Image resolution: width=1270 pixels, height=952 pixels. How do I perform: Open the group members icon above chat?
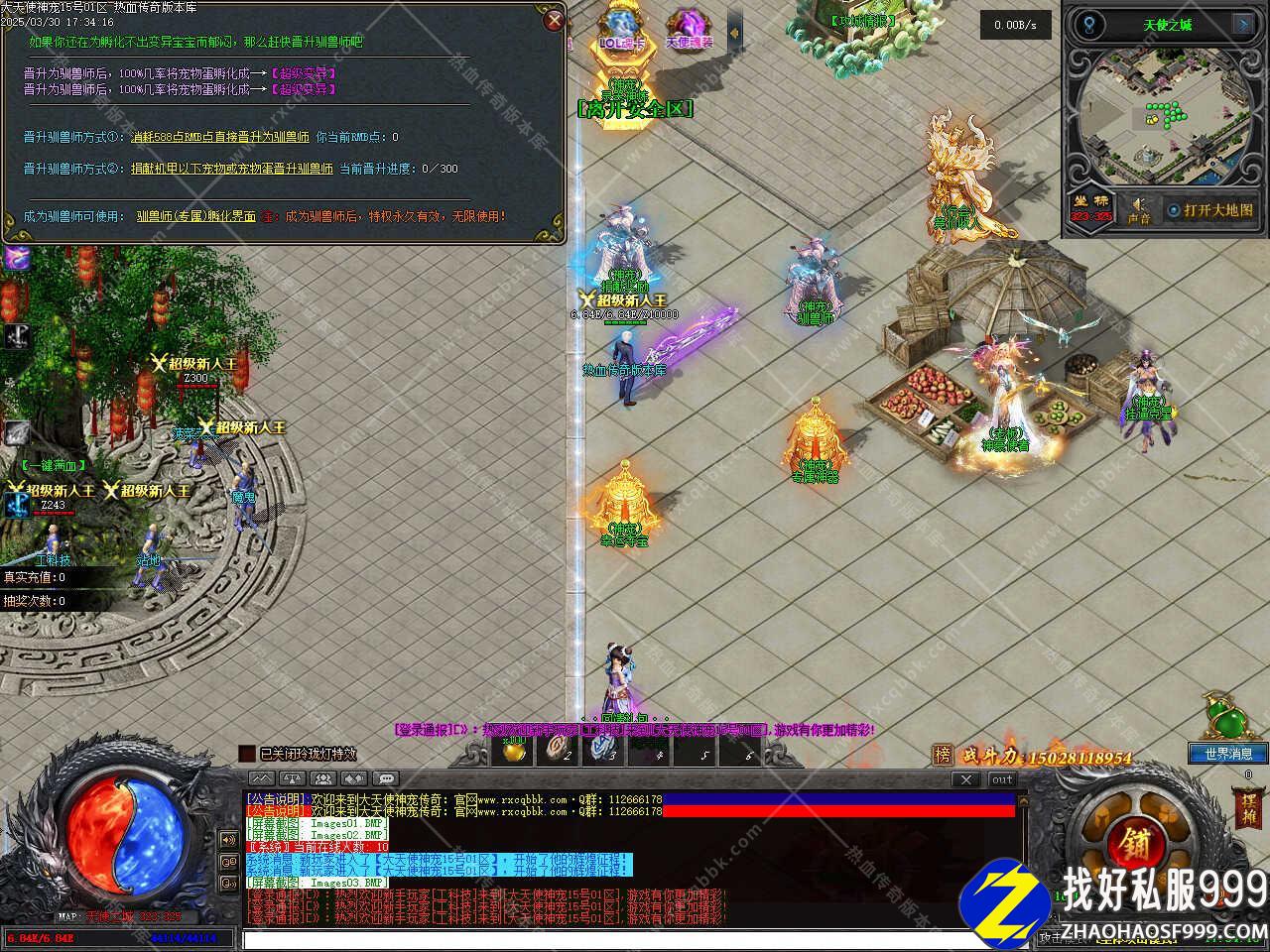(323, 779)
